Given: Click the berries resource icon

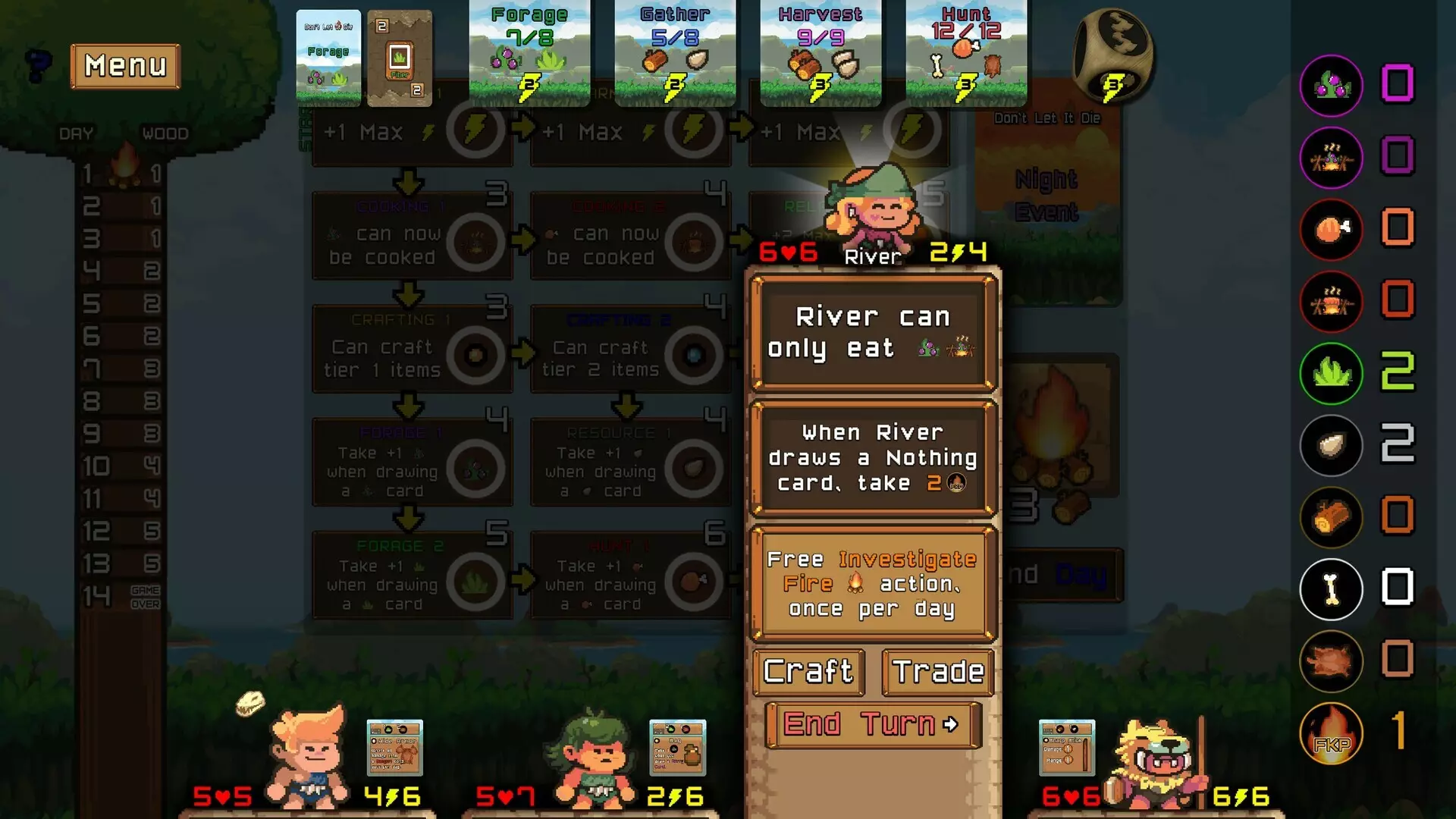Looking at the screenshot, I should coord(1331,85).
